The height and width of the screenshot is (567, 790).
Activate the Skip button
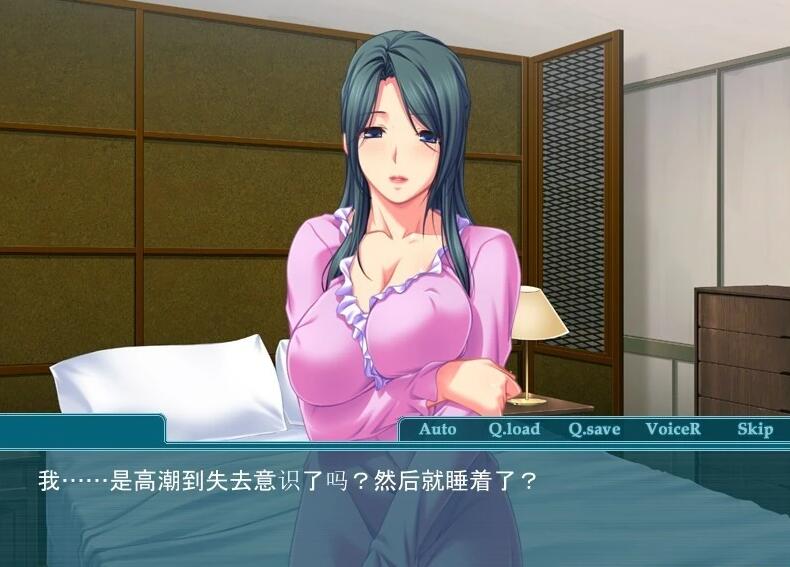point(755,429)
